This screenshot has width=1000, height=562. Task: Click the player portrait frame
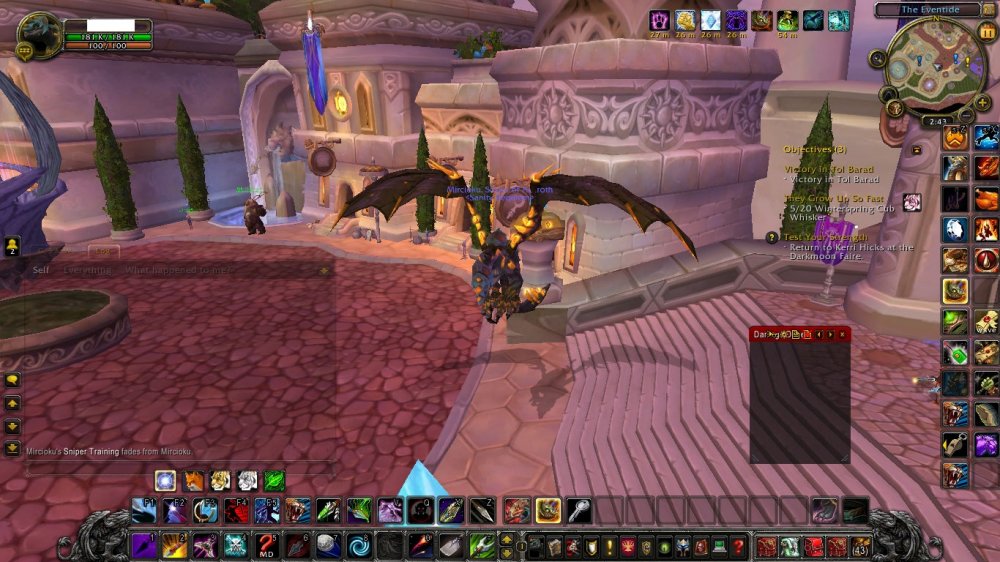tap(40, 35)
